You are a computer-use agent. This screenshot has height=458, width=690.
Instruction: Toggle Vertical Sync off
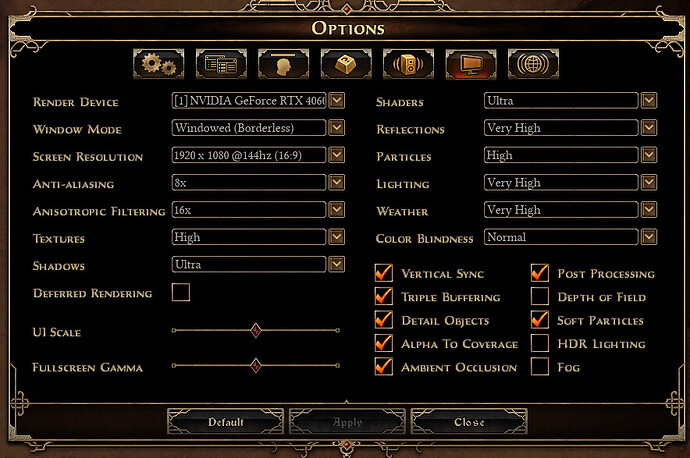point(383,273)
